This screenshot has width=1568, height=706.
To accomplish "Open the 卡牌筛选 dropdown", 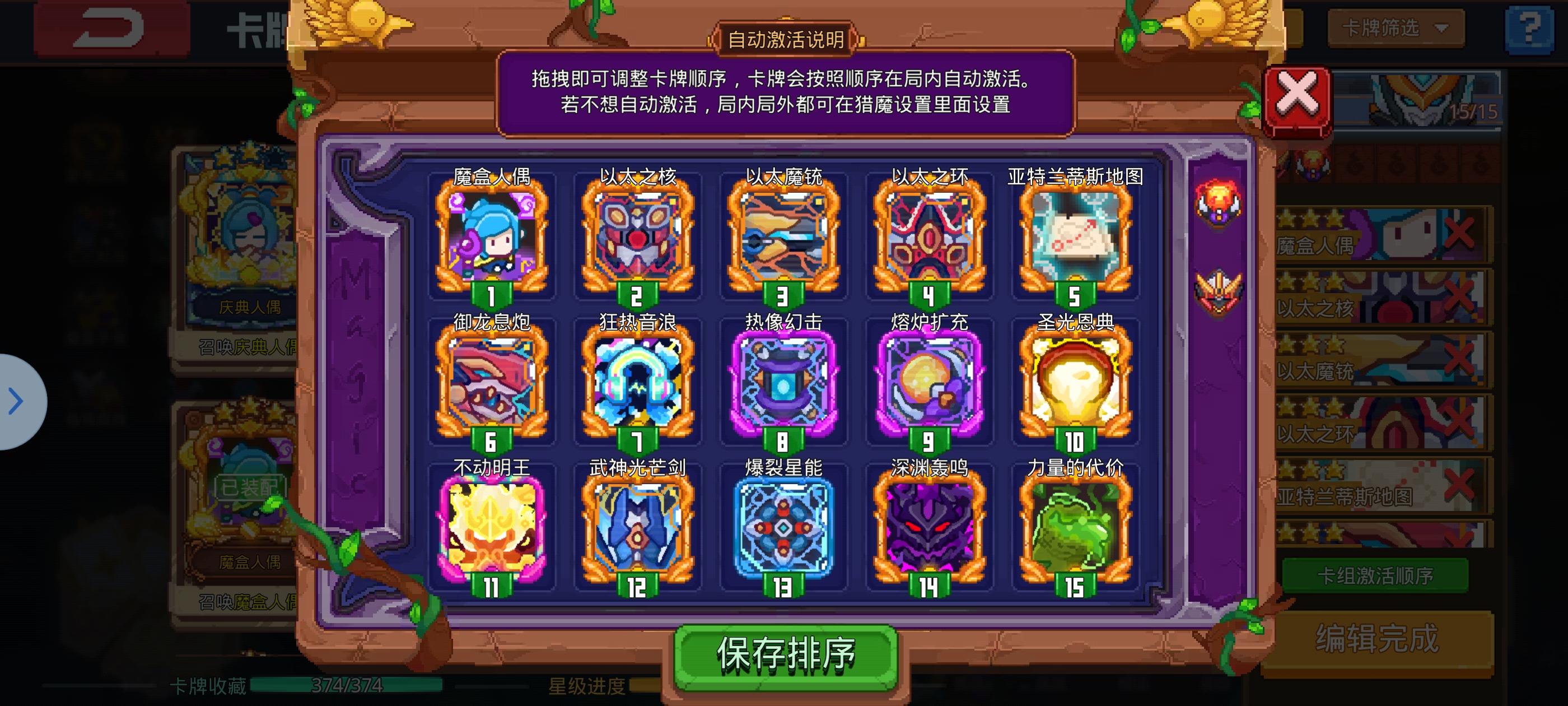I will (1395, 27).
